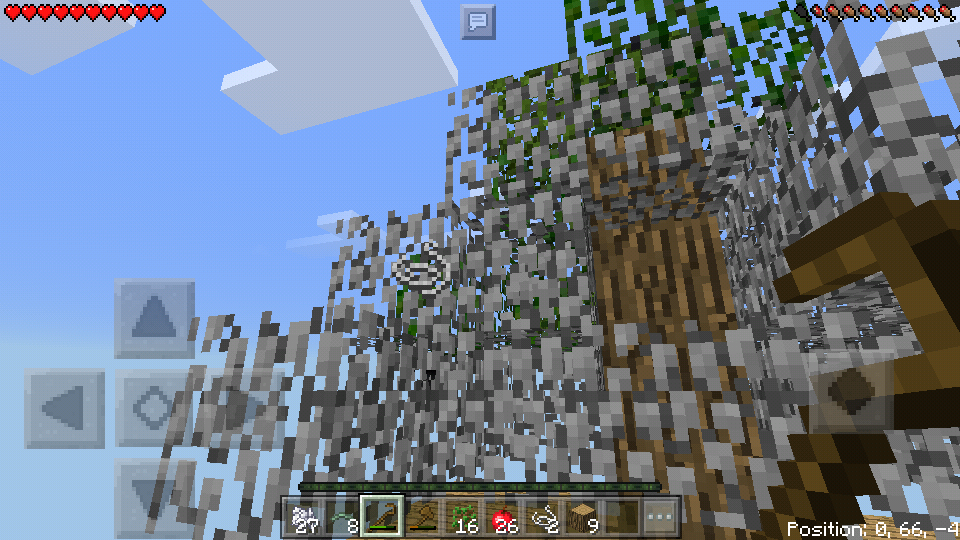Select the white item stack of 27
The height and width of the screenshot is (540, 960).
coord(305,517)
